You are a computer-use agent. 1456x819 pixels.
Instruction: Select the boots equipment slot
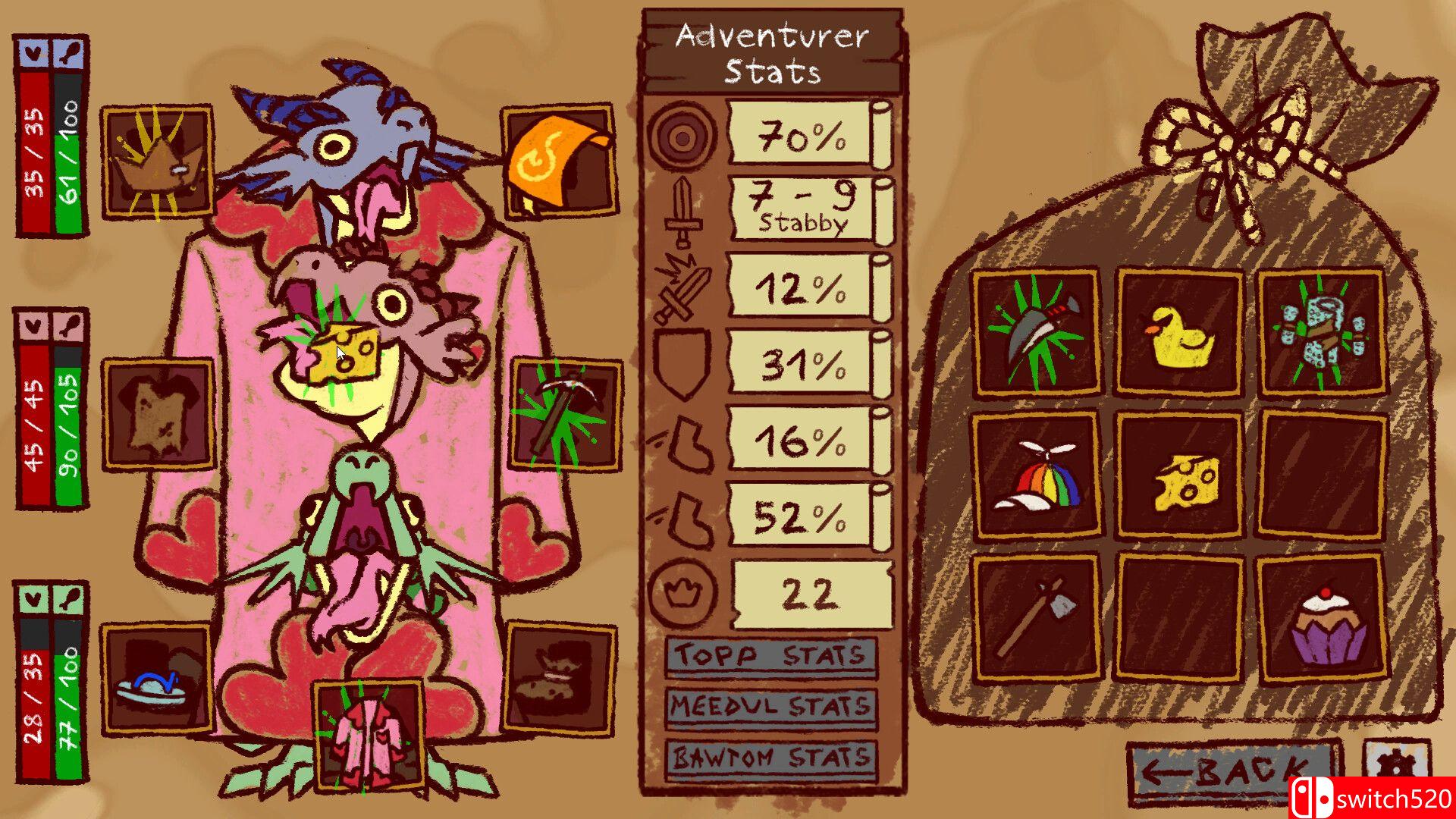pos(561,679)
